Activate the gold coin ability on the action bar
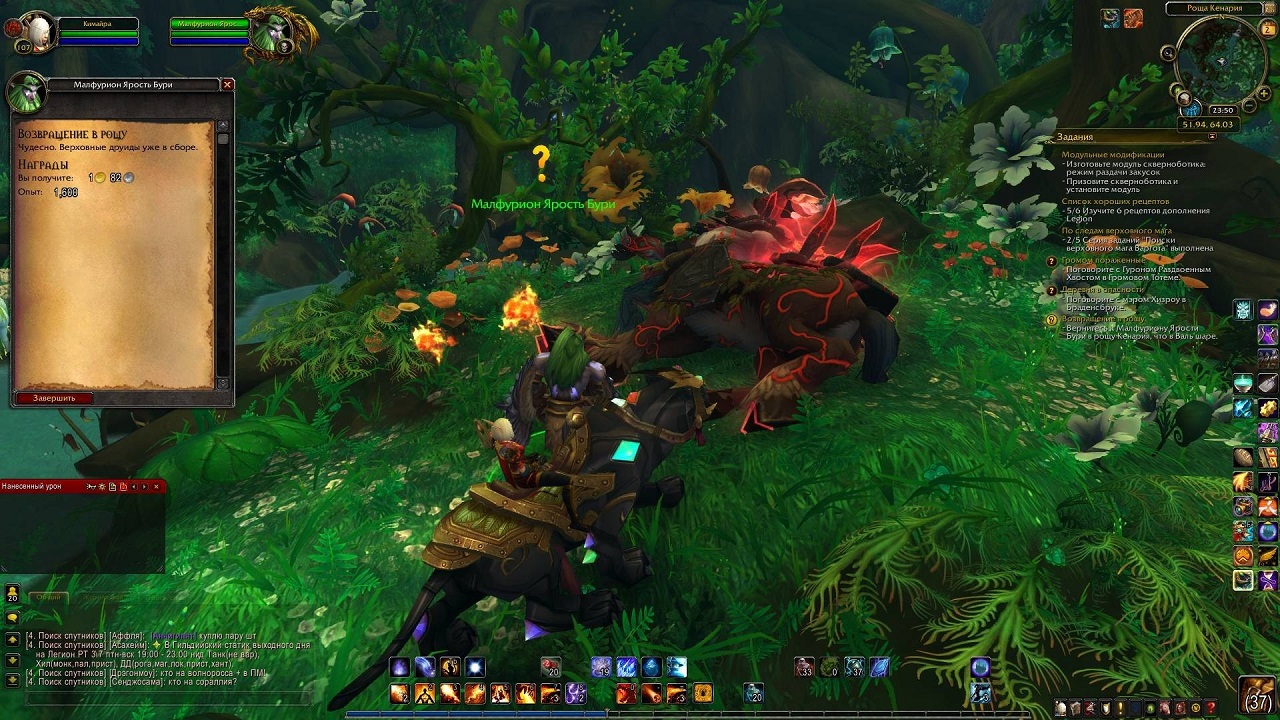The height and width of the screenshot is (720, 1280). pos(703,693)
